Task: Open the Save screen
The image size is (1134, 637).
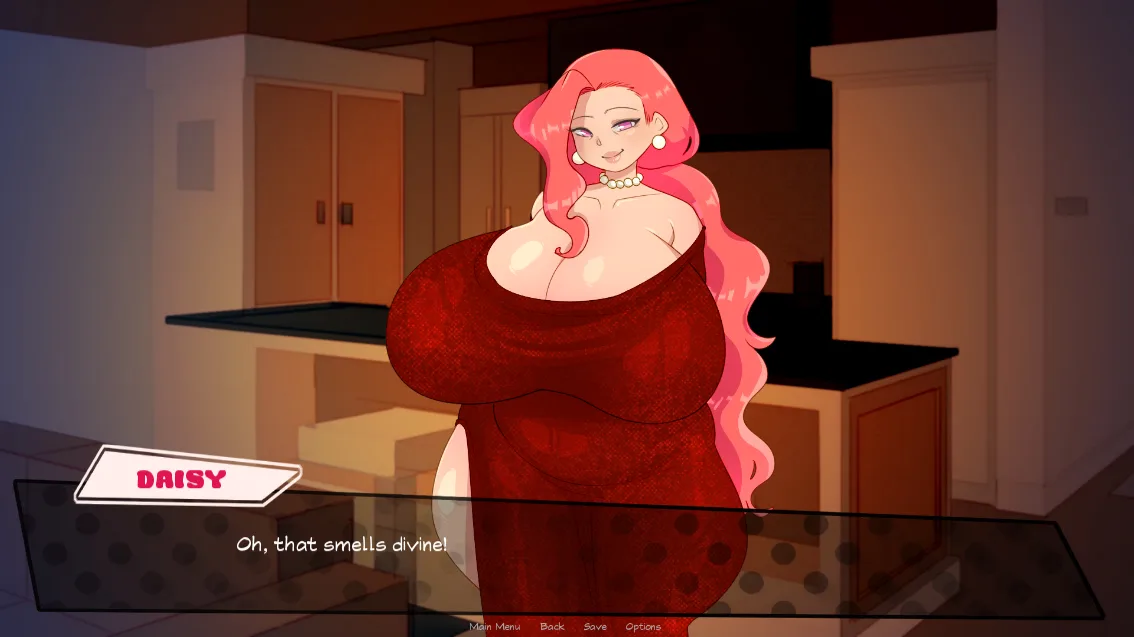Action: (x=595, y=627)
